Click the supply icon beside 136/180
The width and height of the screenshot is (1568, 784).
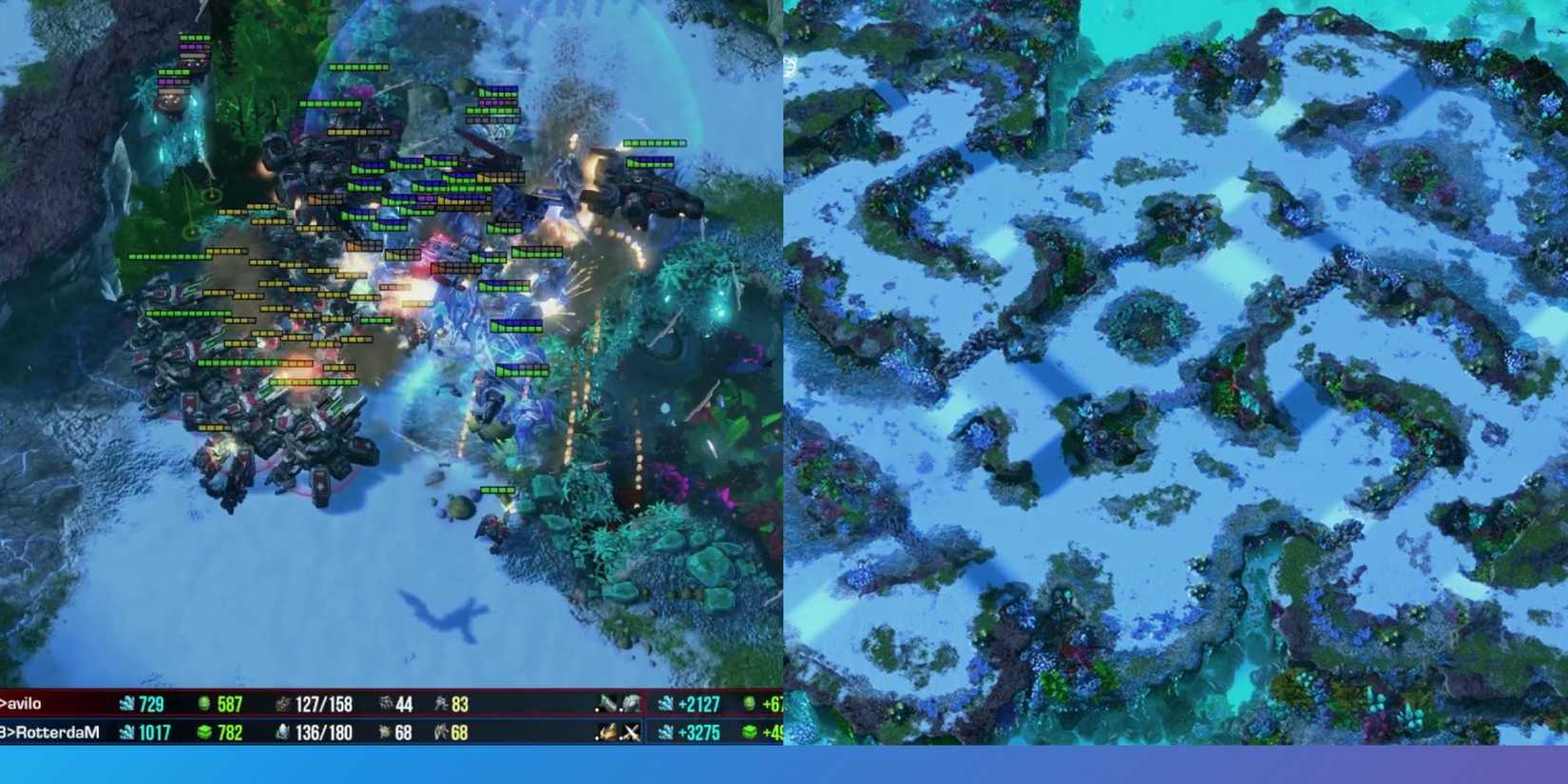282,733
